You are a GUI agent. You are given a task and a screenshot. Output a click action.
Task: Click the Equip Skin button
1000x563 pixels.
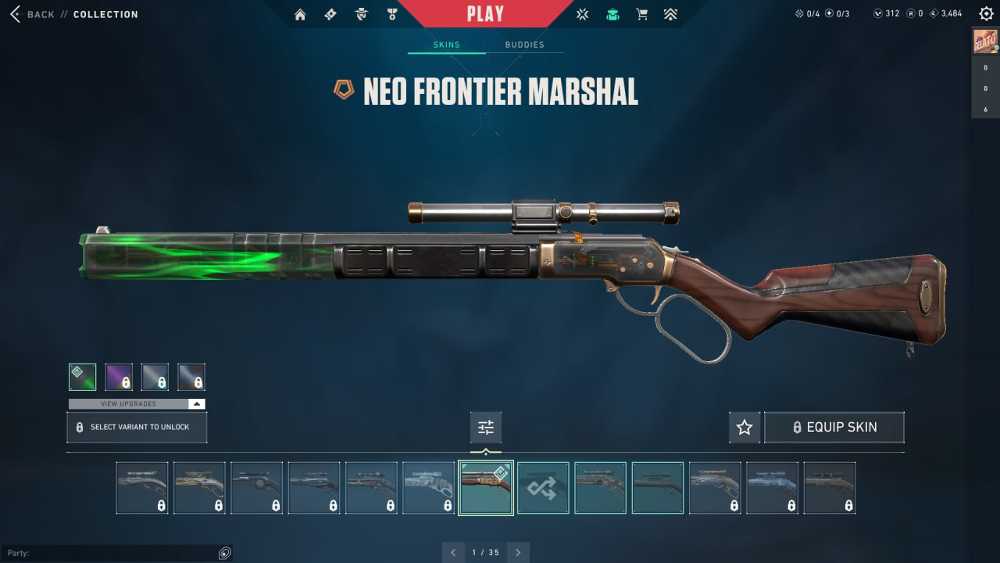click(834, 427)
